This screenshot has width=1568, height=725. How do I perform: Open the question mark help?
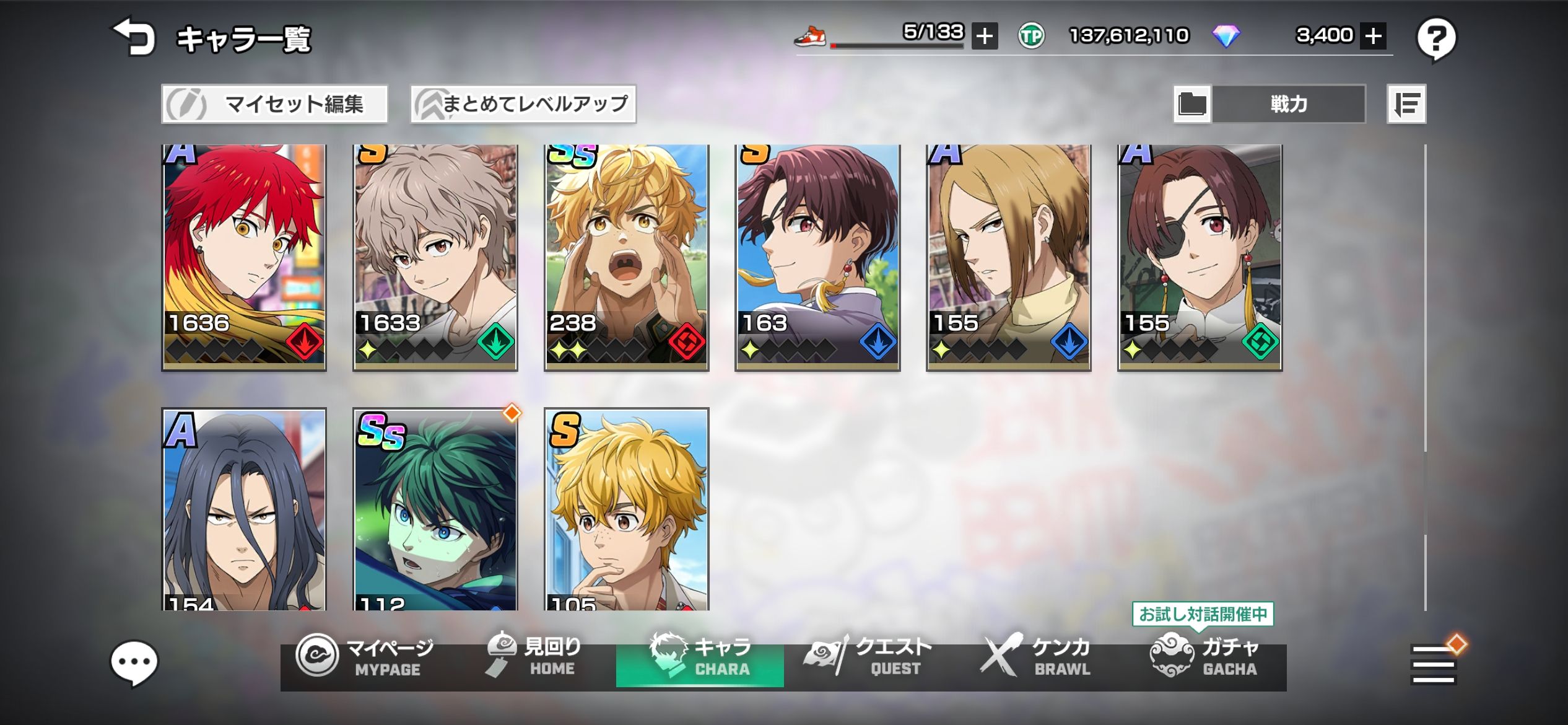pos(1436,39)
